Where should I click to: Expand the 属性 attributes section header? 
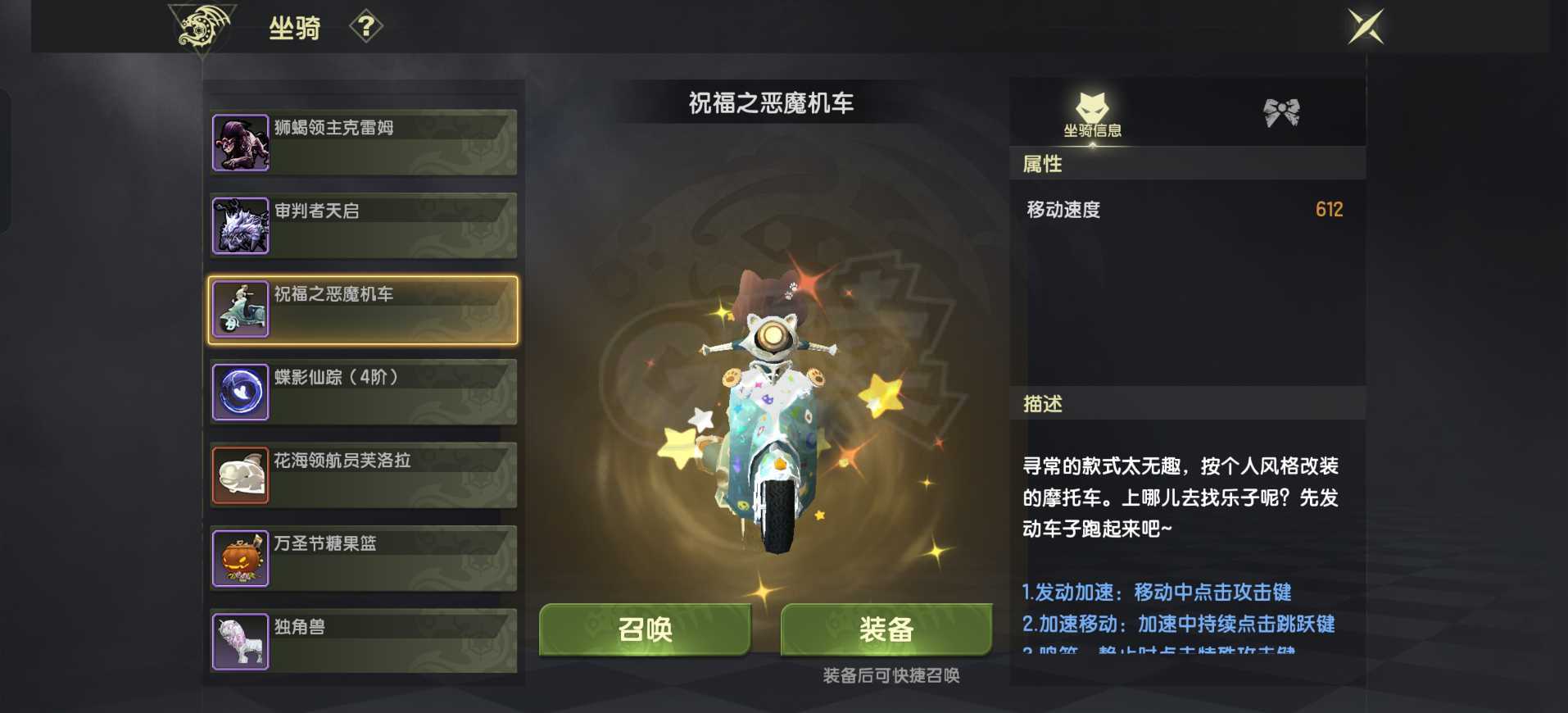pos(1187,165)
